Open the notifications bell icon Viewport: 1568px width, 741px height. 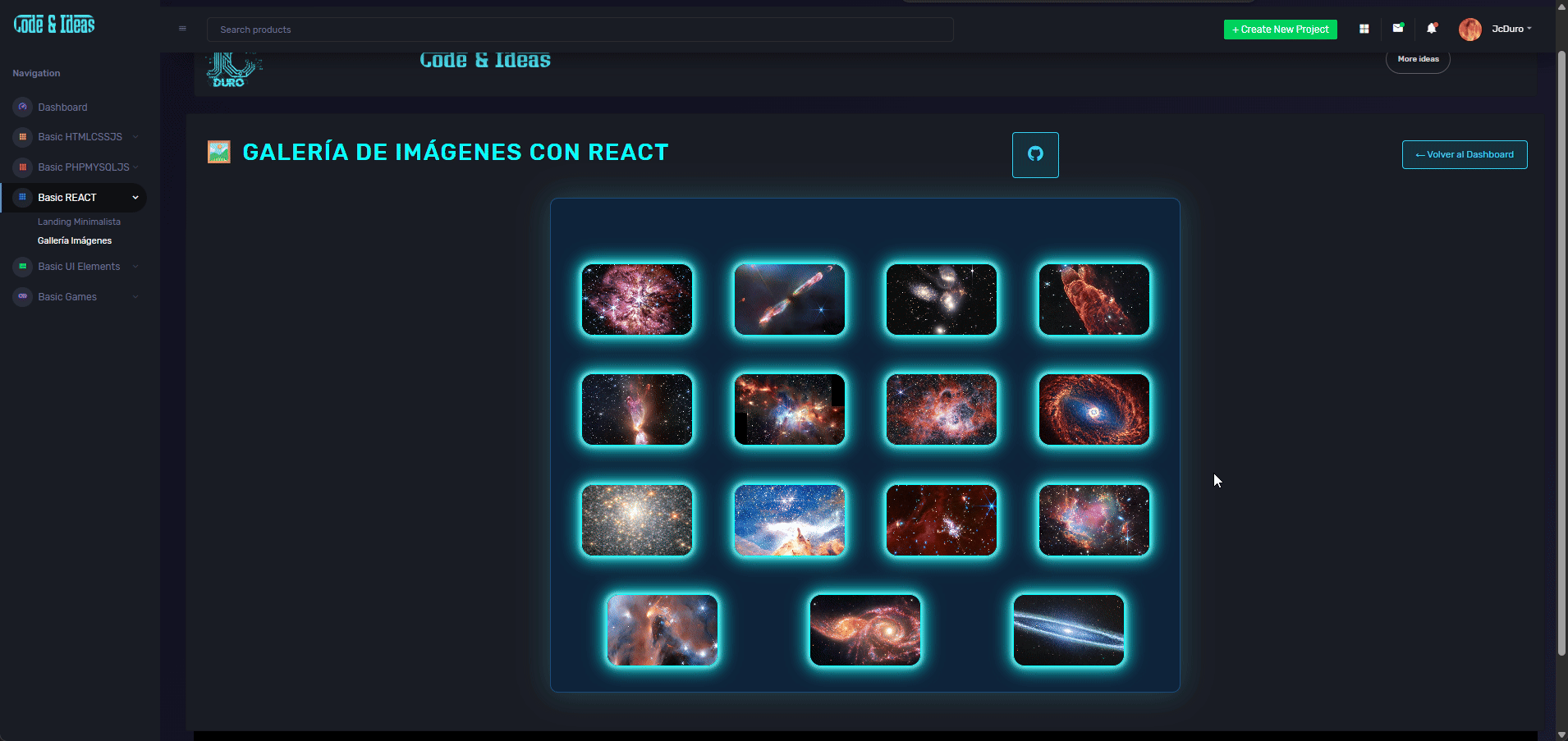(1431, 29)
